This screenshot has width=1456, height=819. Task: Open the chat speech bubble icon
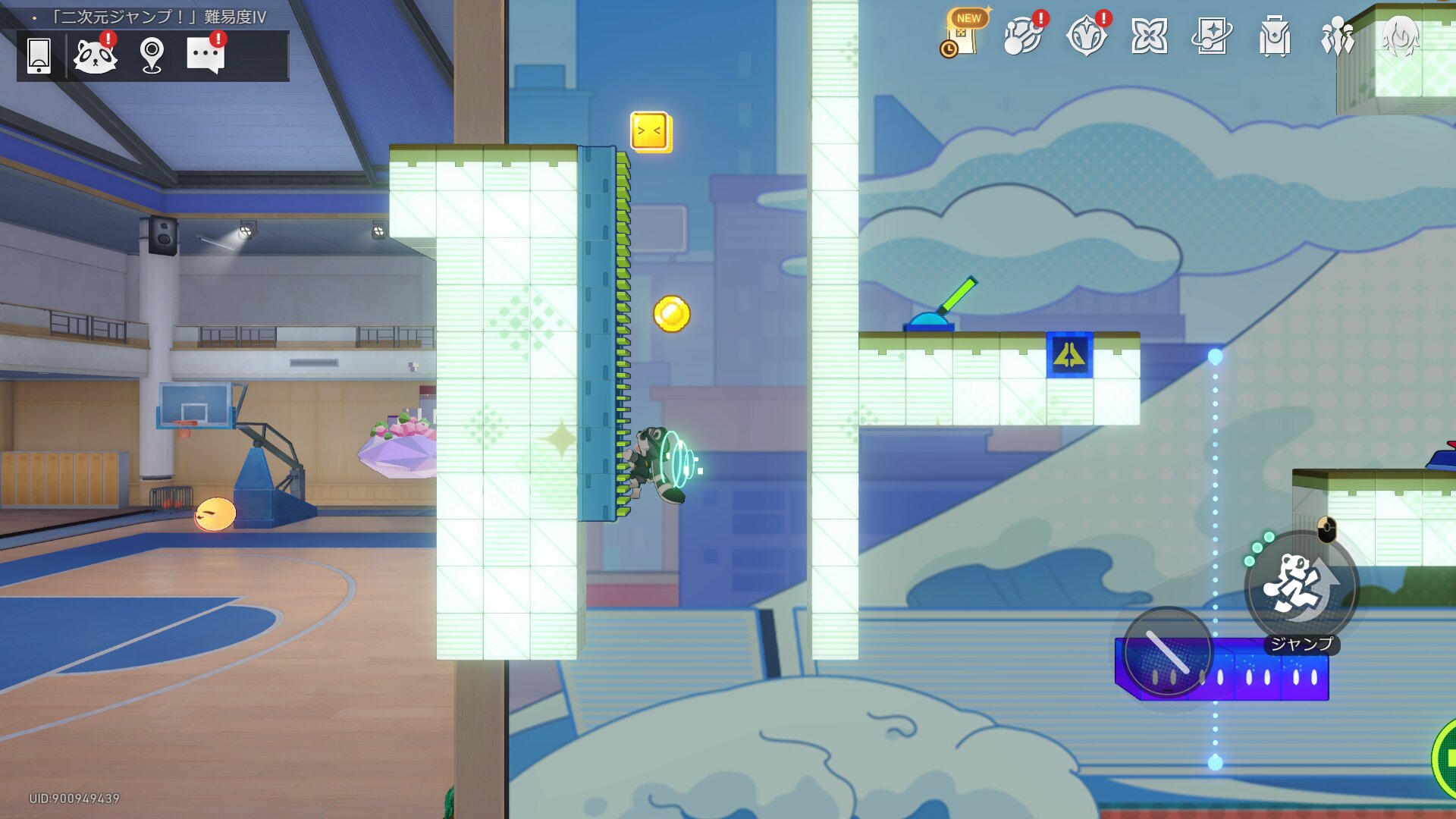[206, 55]
